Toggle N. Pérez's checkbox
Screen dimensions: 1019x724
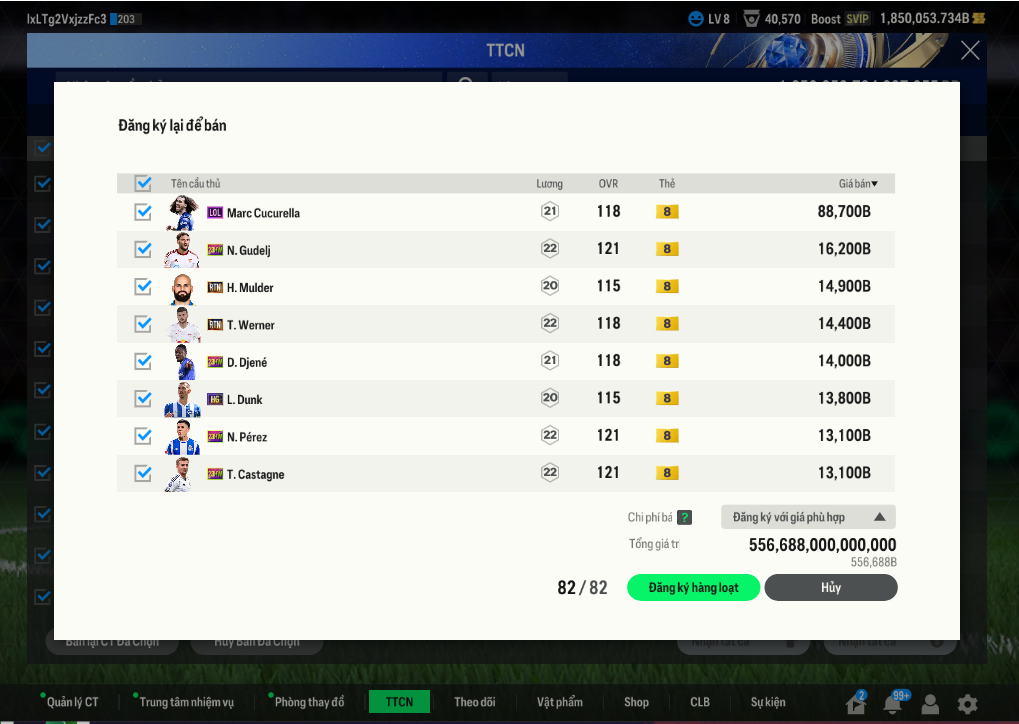(143, 436)
